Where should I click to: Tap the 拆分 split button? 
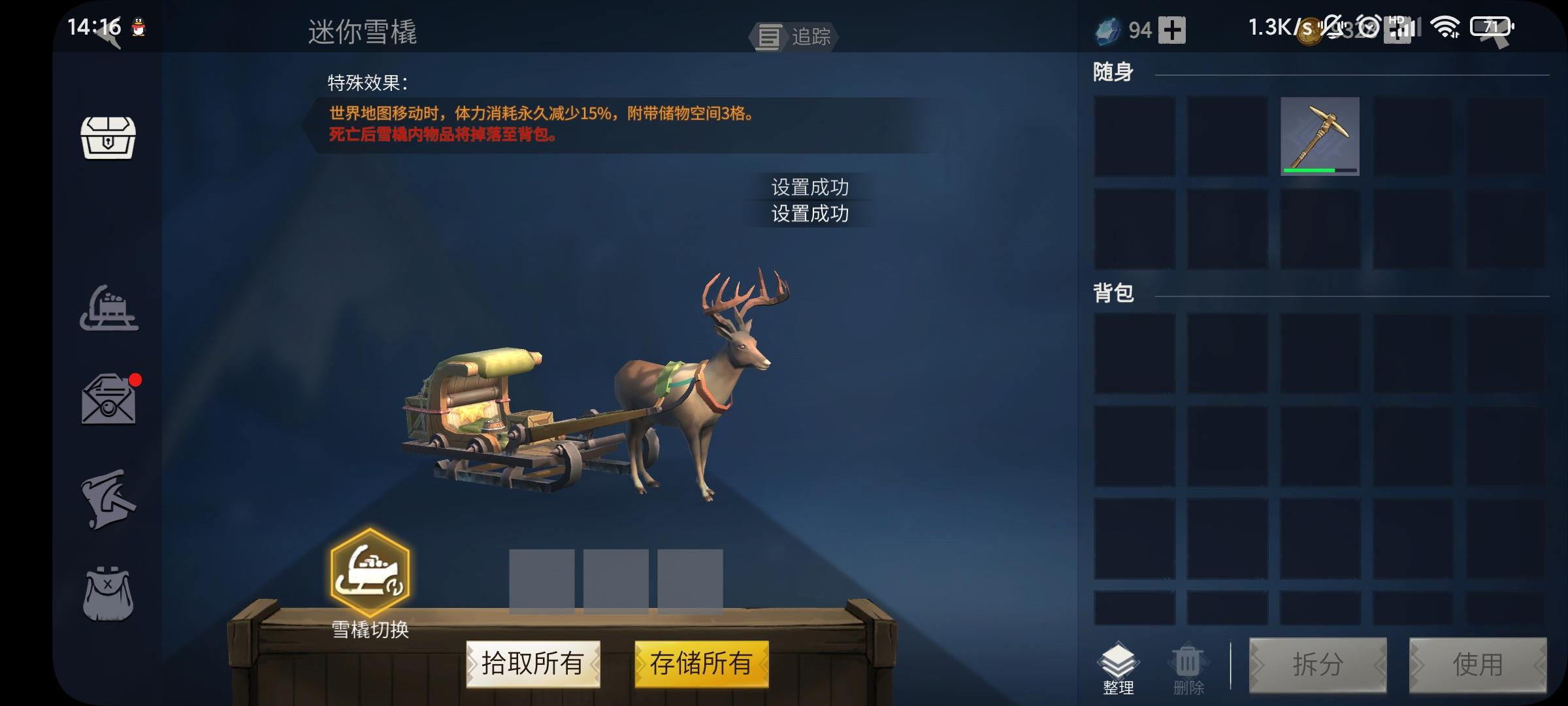pyautogui.click(x=1318, y=664)
